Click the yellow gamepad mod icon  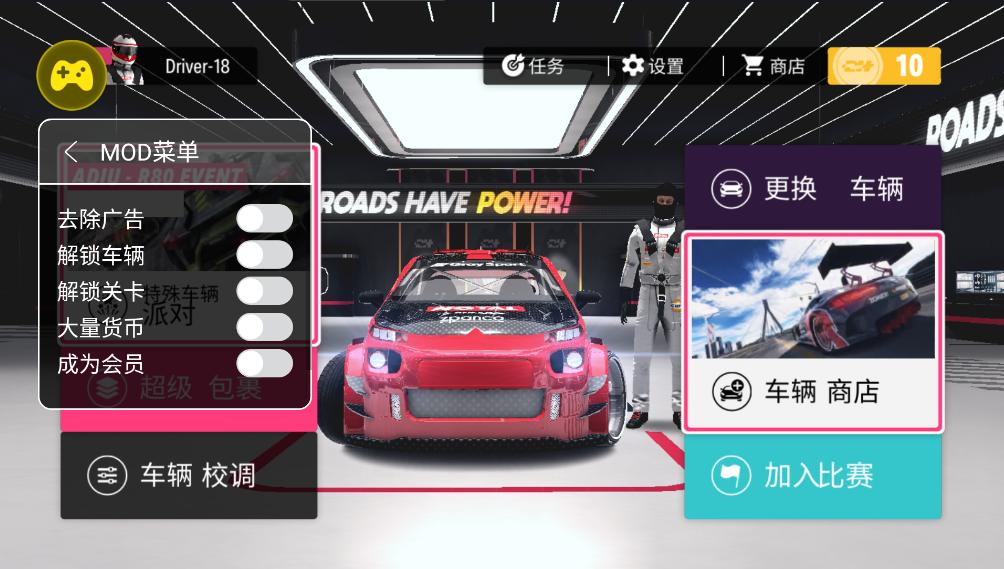pos(71,73)
